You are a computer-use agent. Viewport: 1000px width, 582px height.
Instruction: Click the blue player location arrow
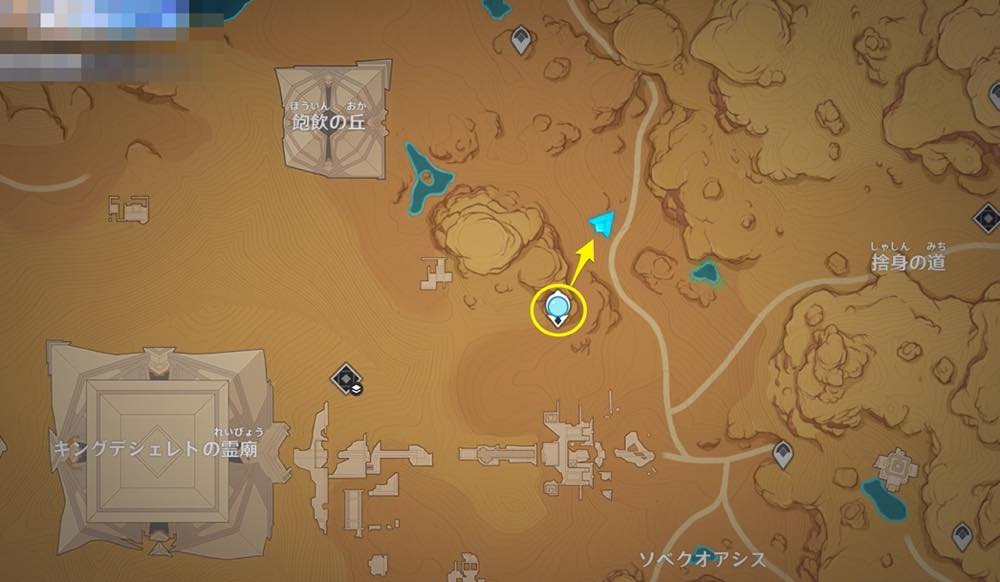tap(602, 224)
